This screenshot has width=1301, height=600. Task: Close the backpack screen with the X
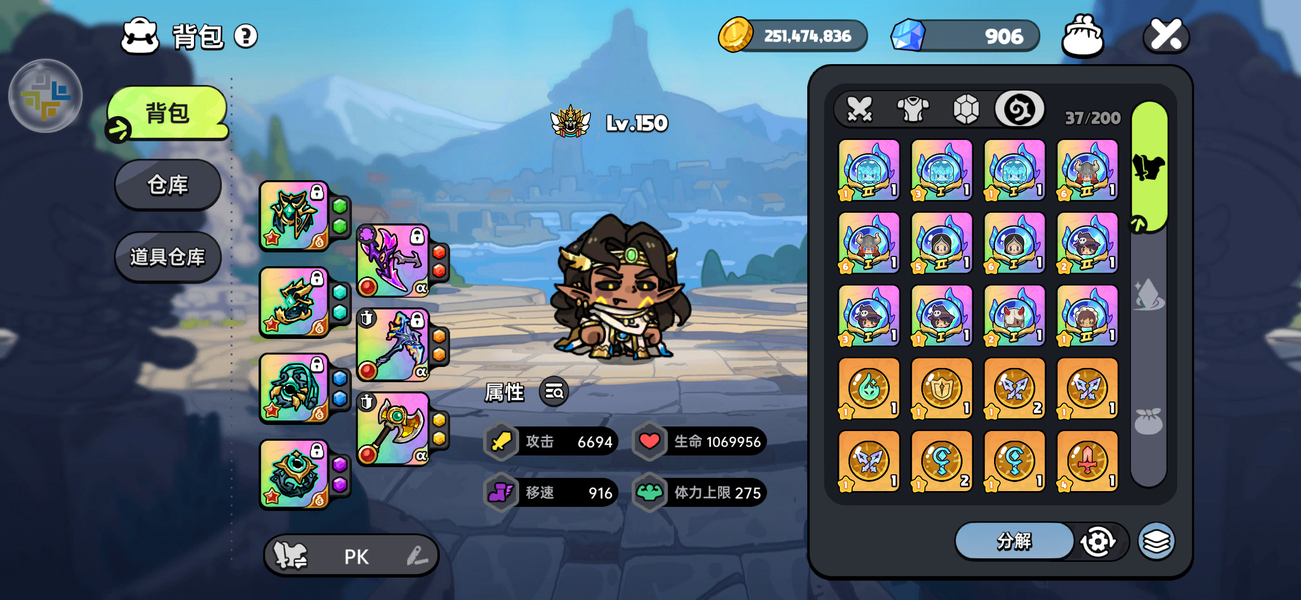point(1166,35)
